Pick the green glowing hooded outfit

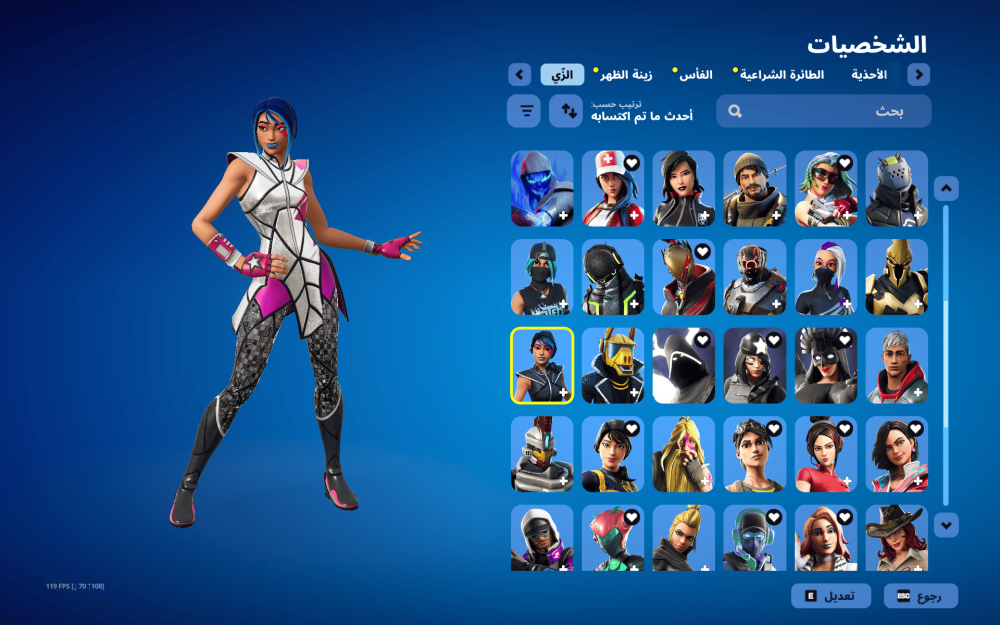pos(613,277)
